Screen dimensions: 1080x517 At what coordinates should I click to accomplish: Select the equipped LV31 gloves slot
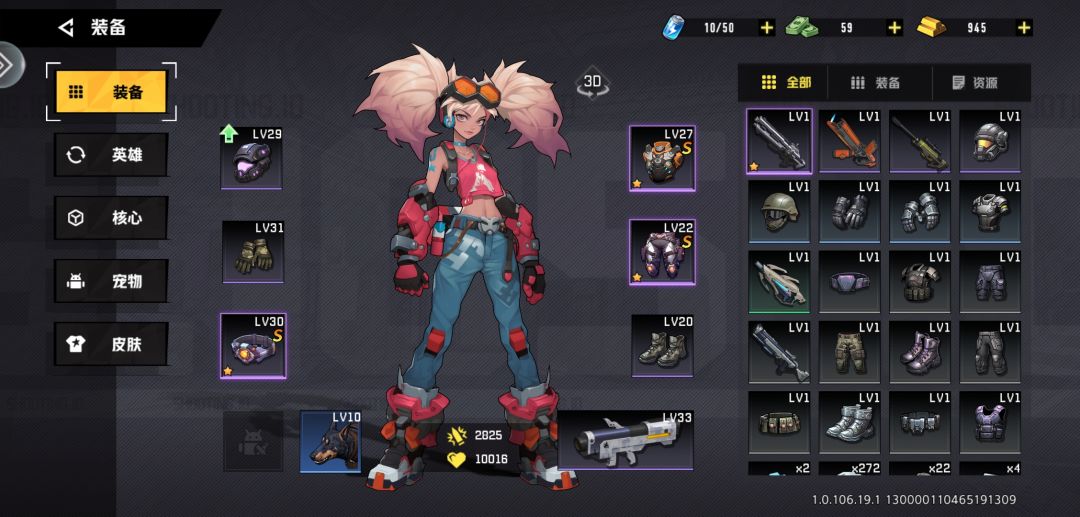253,251
